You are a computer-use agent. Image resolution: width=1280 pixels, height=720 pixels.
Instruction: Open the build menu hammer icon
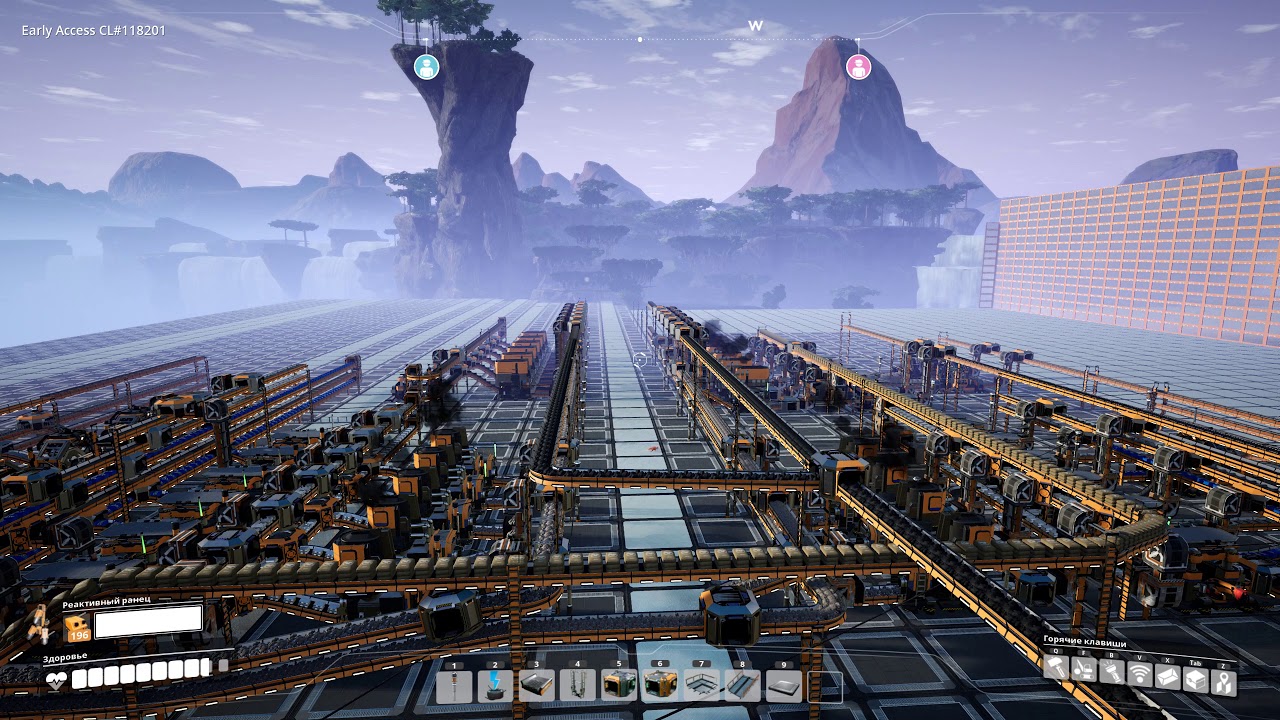[1057, 670]
